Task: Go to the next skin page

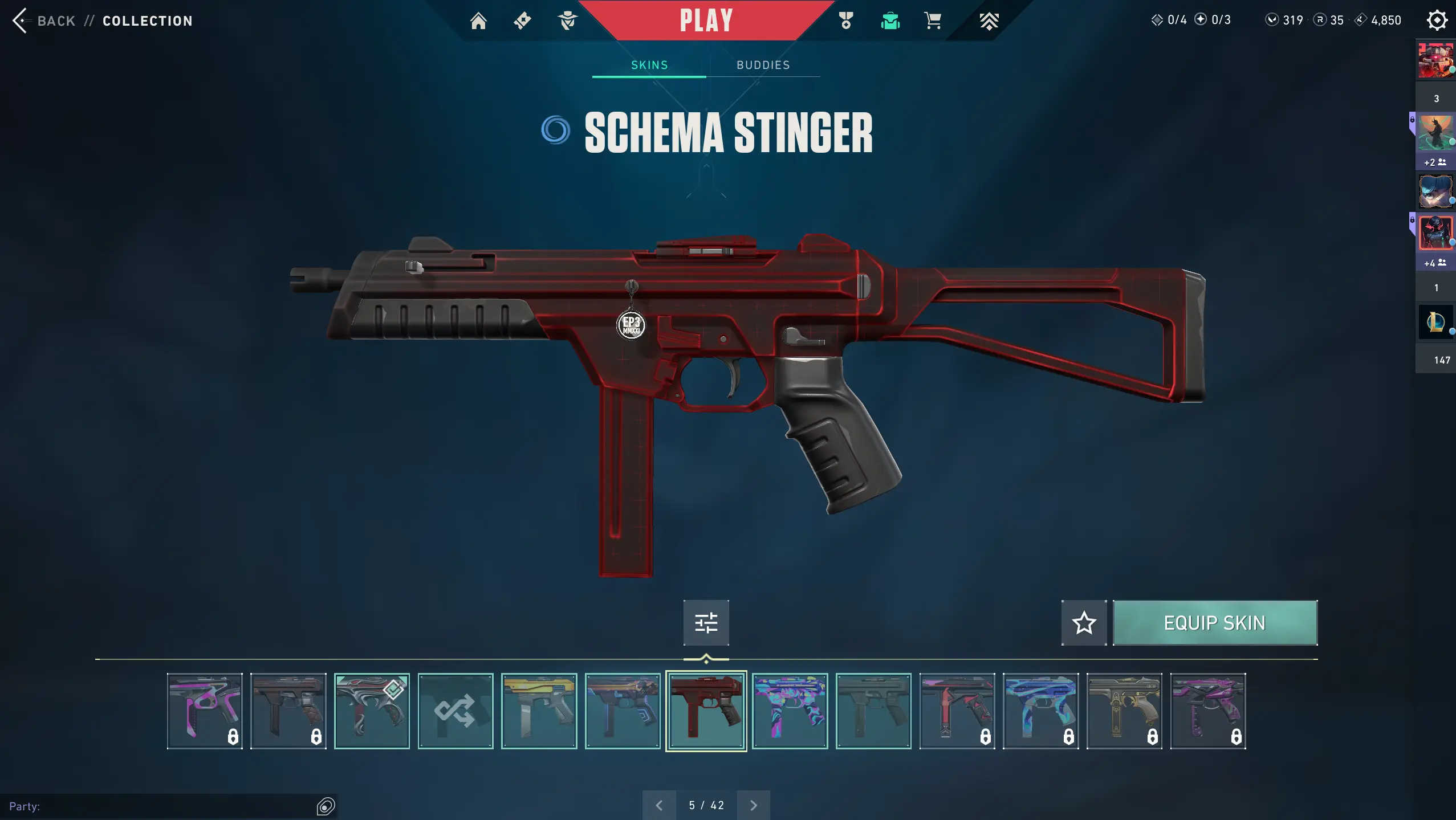Action: point(753,805)
